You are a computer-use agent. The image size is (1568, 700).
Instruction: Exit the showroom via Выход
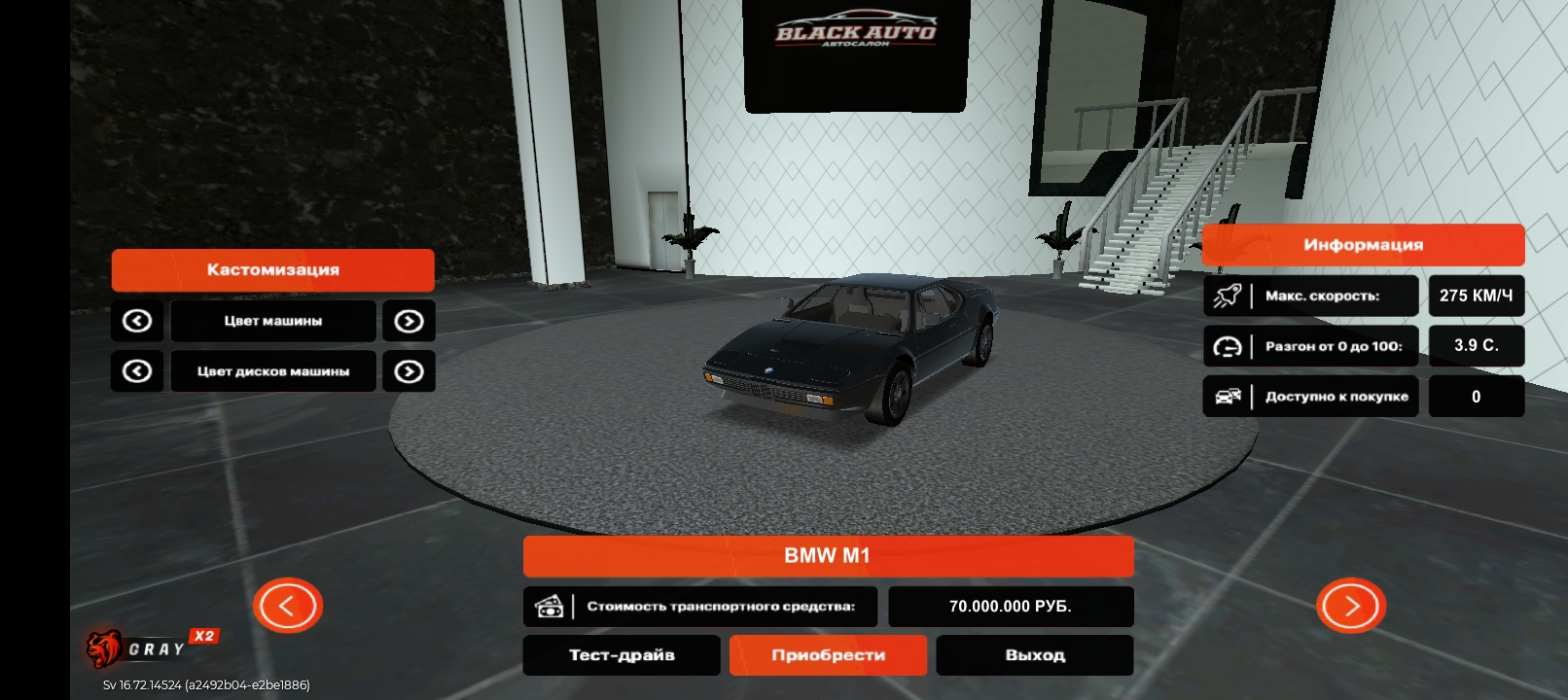1034,655
